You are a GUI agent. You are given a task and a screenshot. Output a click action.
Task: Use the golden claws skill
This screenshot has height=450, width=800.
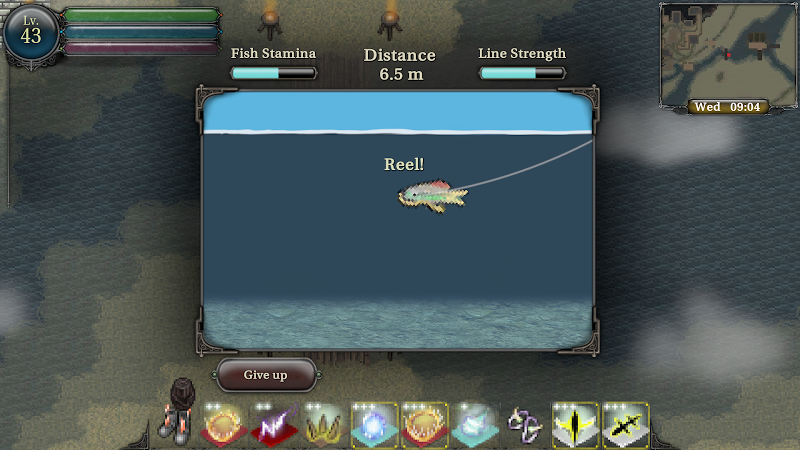325,427
